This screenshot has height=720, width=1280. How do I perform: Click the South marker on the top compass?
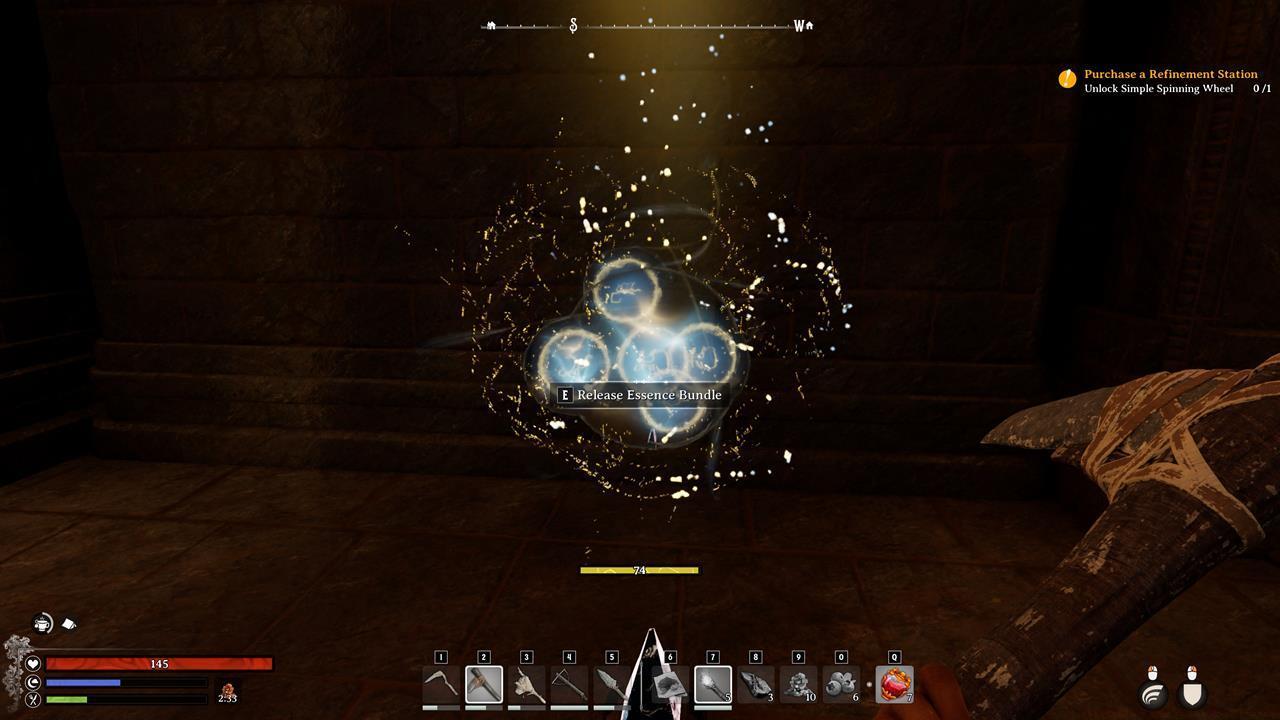click(572, 24)
